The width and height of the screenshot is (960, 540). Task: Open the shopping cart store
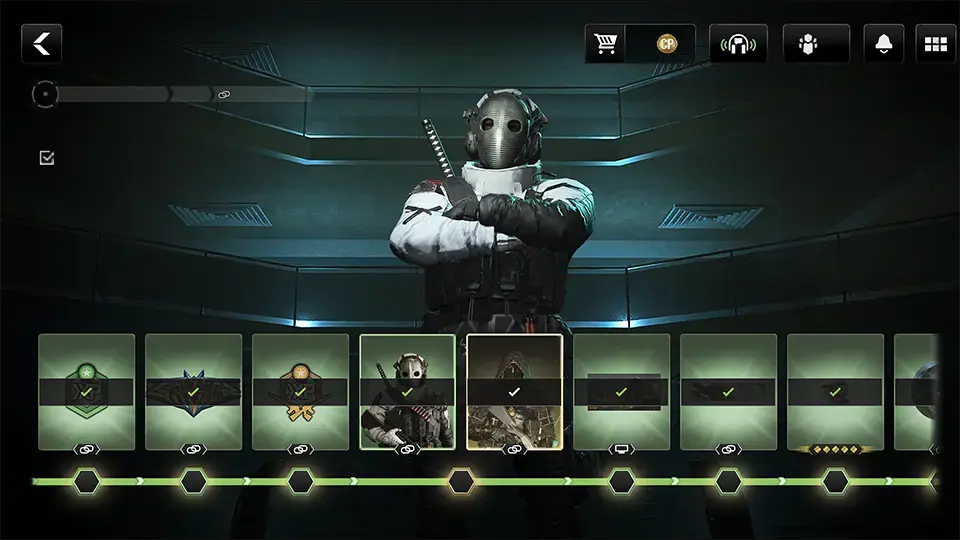coord(605,44)
